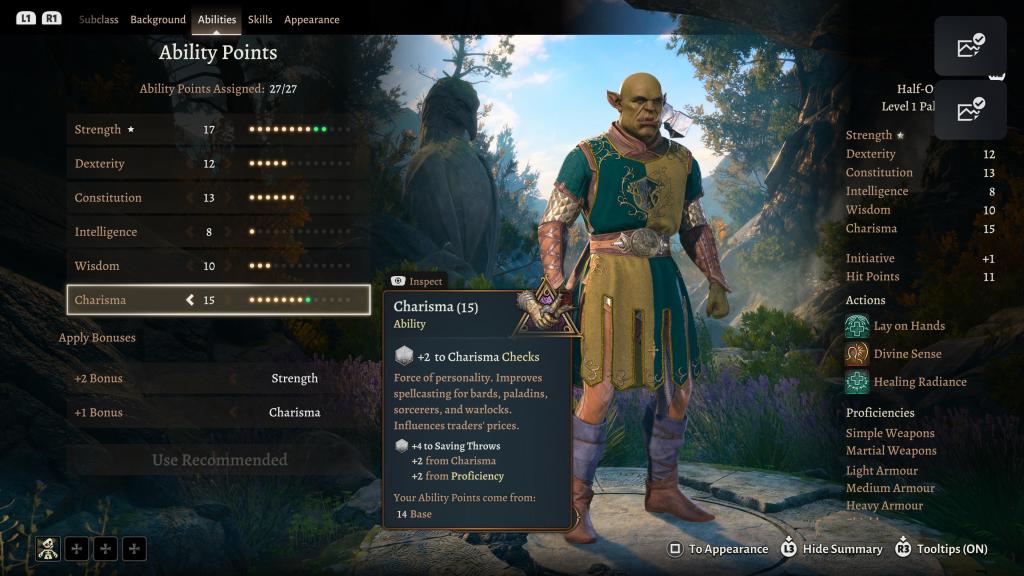Open the Background tab
Screen dimensions: 1024x576
pyautogui.click(x=158, y=20)
